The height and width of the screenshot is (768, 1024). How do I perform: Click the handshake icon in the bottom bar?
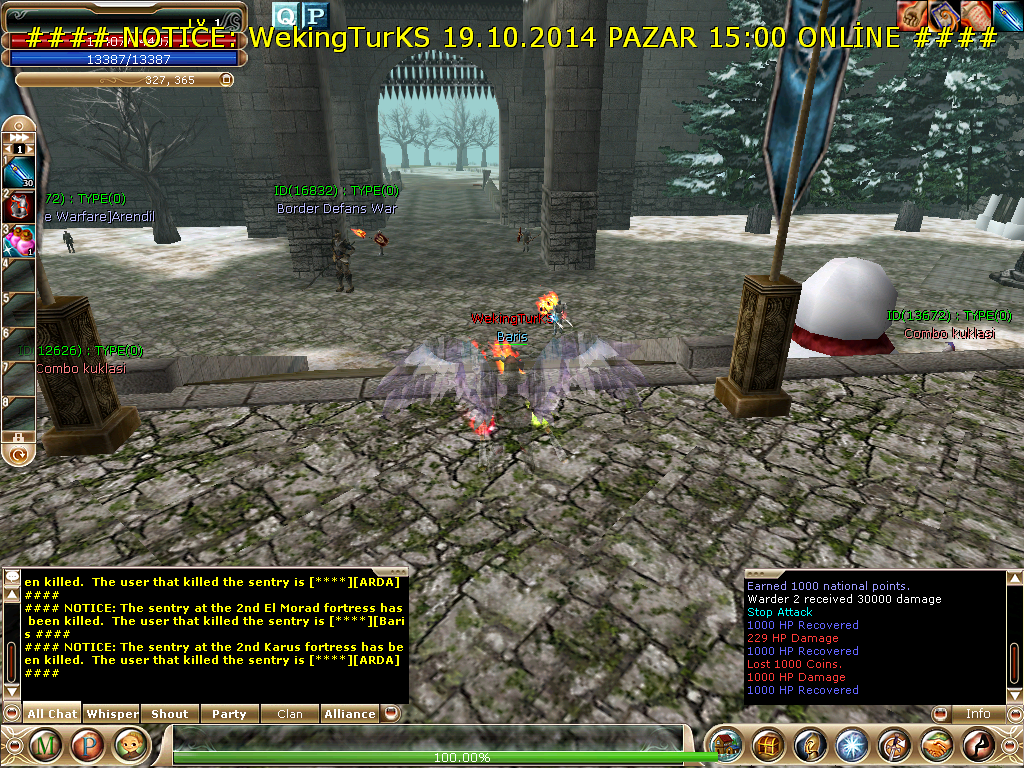tap(935, 746)
